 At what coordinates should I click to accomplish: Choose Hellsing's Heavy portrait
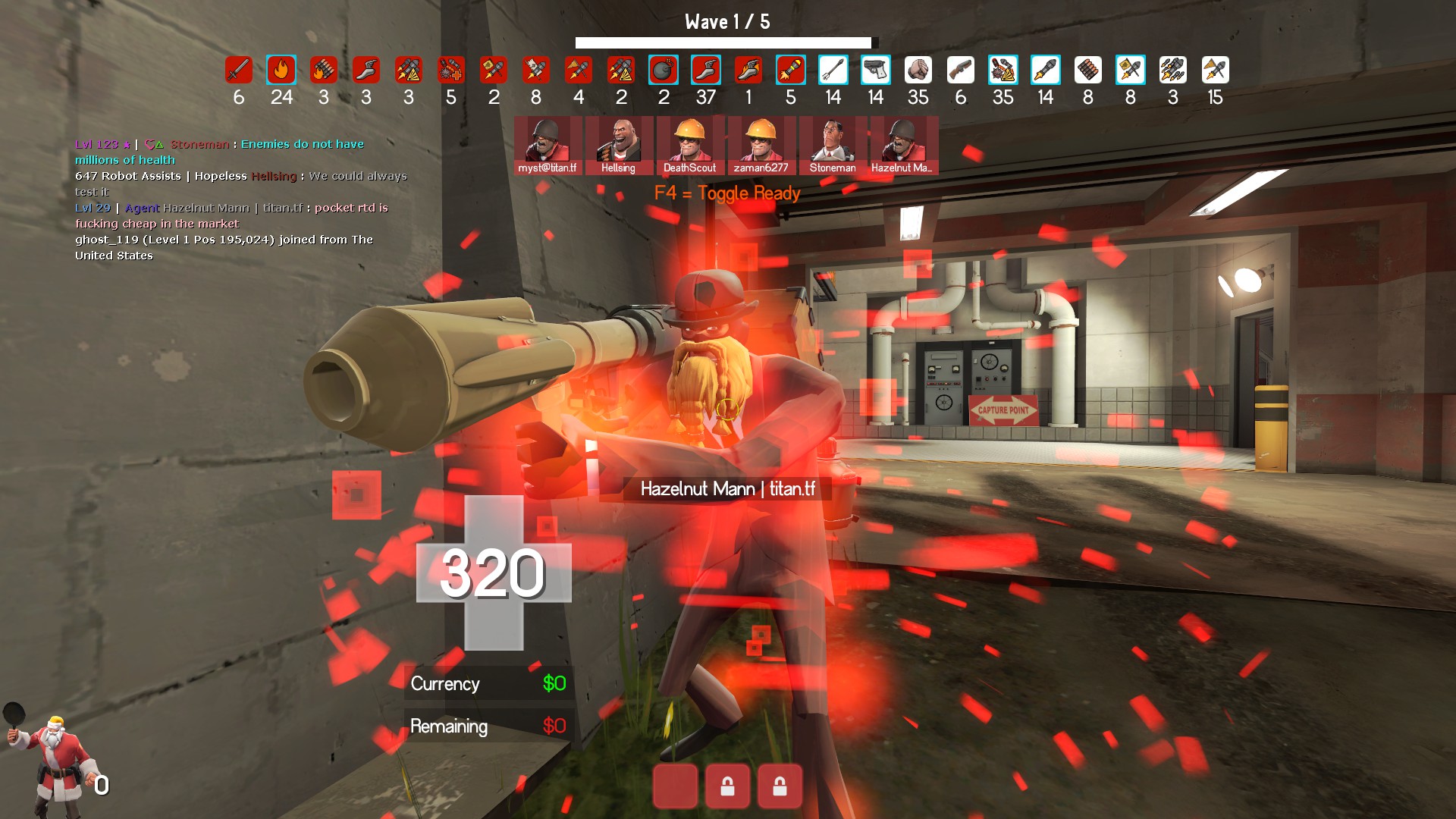coord(619,145)
